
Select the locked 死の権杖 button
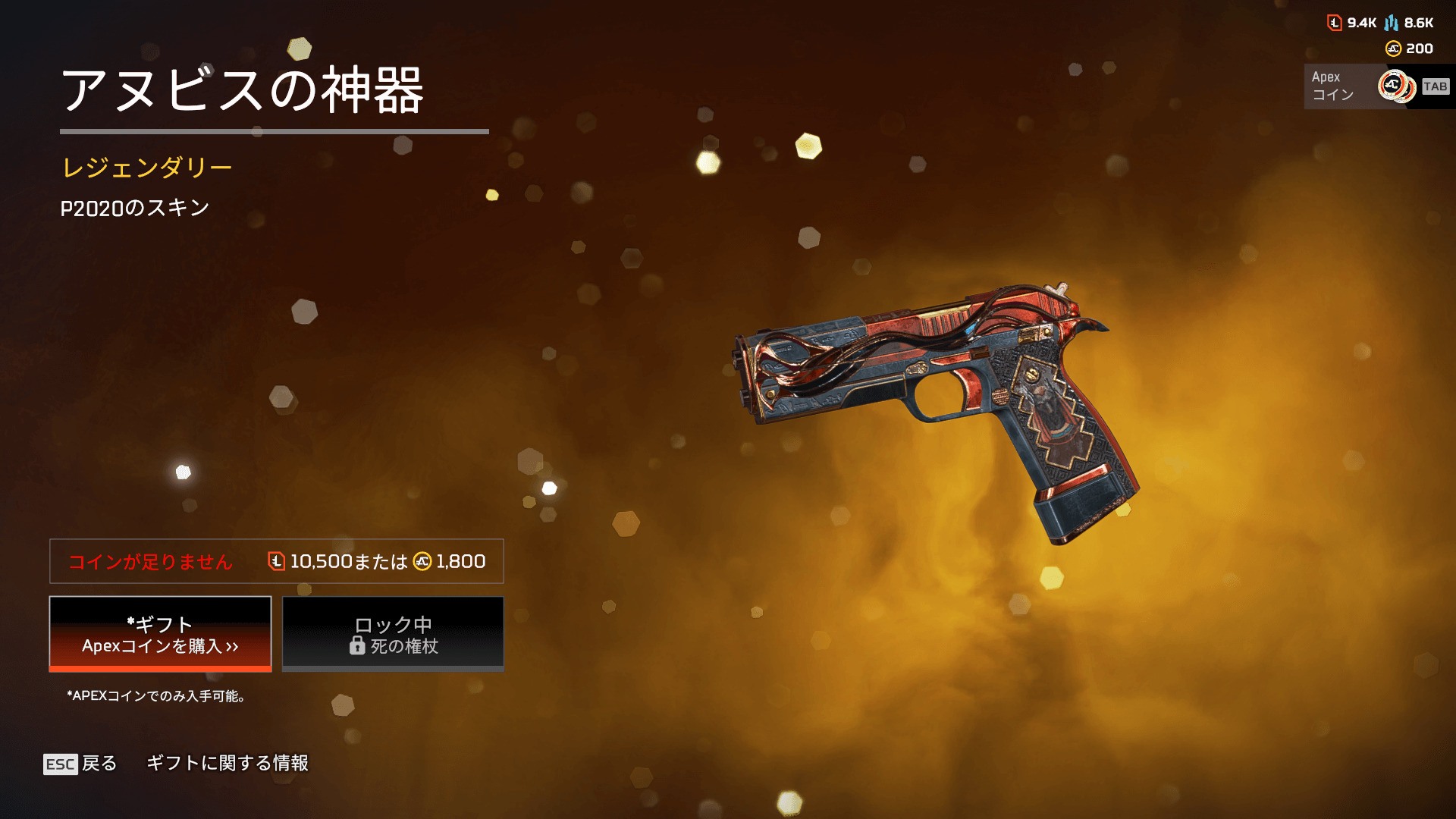pyautogui.click(x=393, y=634)
